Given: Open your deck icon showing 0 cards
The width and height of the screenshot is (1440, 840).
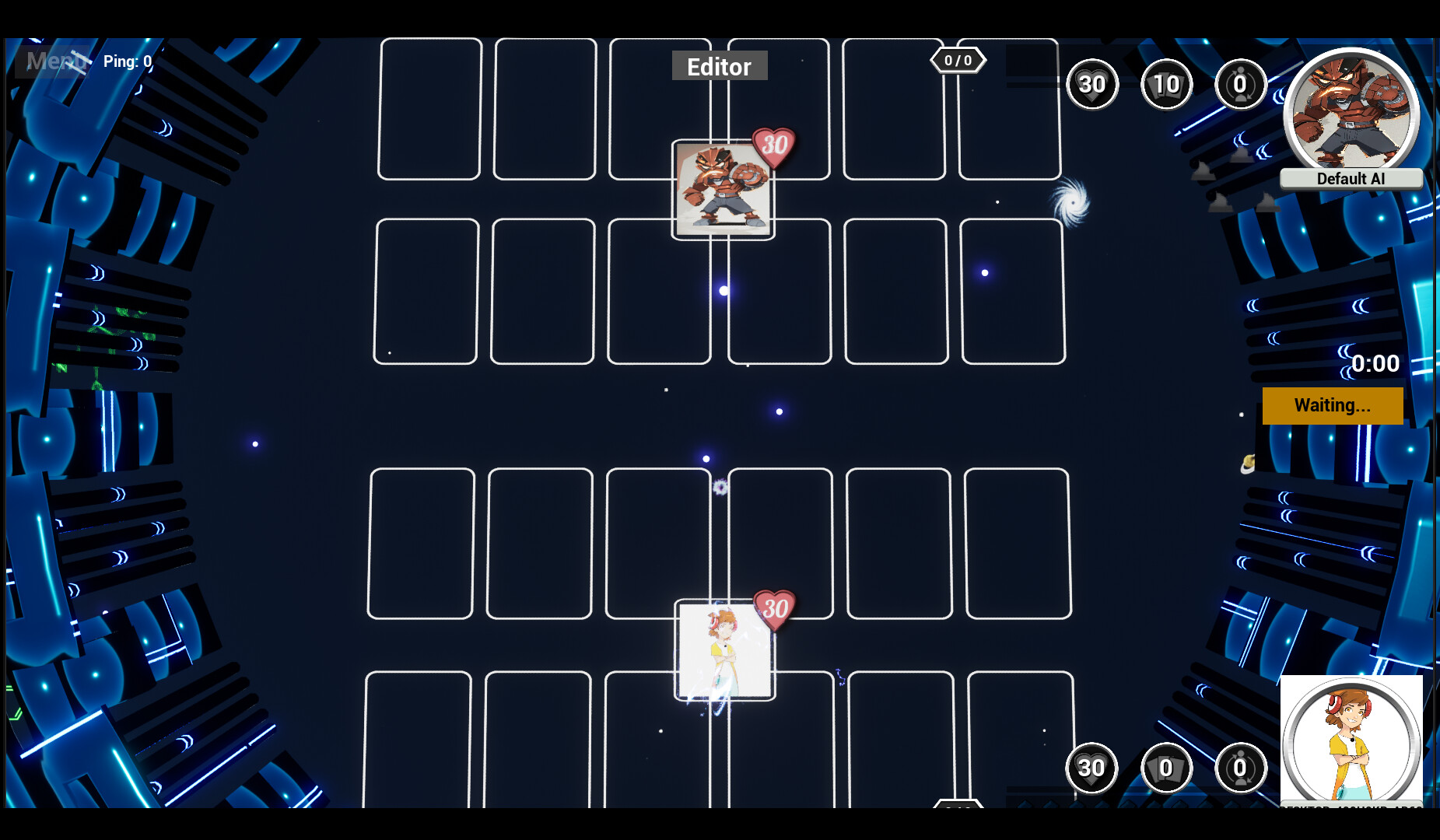Looking at the screenshot, I should (1166, 768).
